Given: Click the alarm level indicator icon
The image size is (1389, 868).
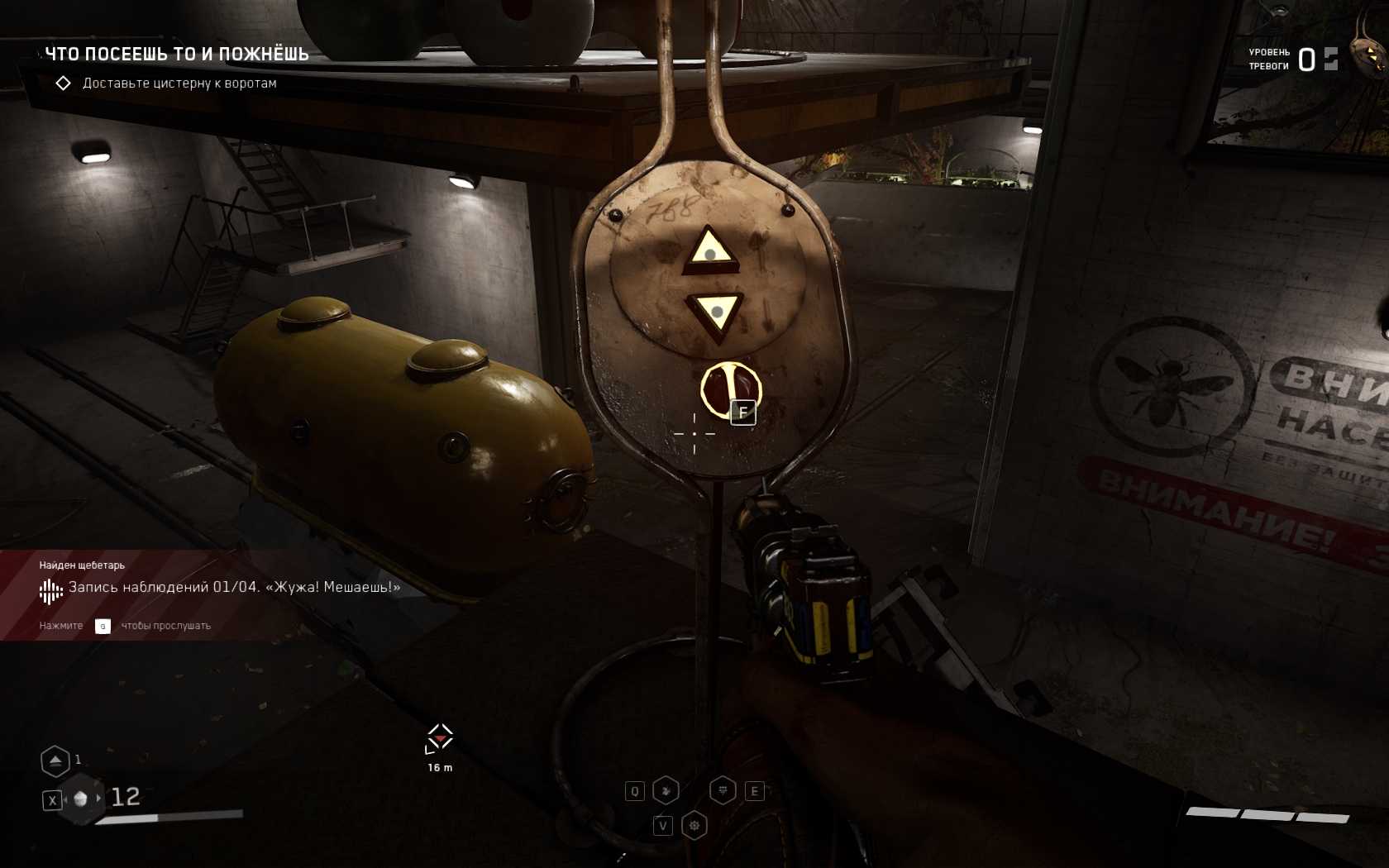Looking at the screenshot, I should [x=1330, y=59].
